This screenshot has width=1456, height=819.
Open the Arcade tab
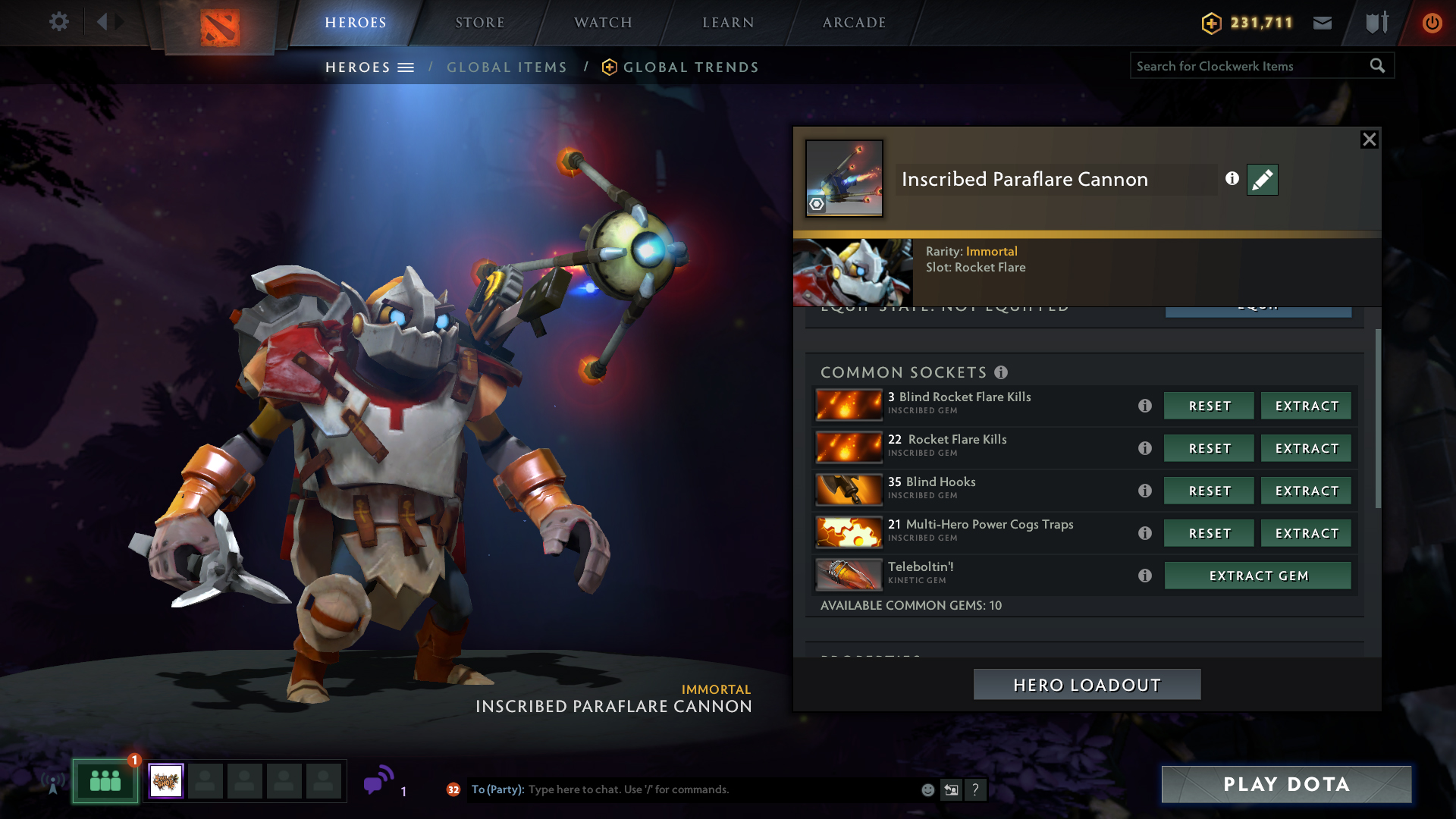pyautogui.click(x=854, y=23)
